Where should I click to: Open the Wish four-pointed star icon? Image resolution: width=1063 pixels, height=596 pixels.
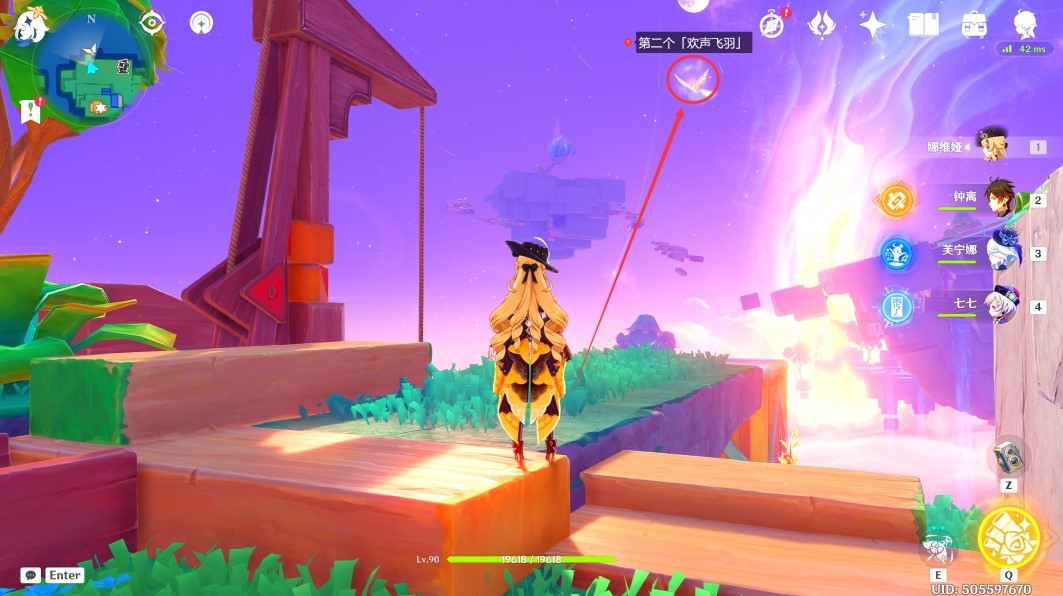pyautogui.click(x=872, y=24)
